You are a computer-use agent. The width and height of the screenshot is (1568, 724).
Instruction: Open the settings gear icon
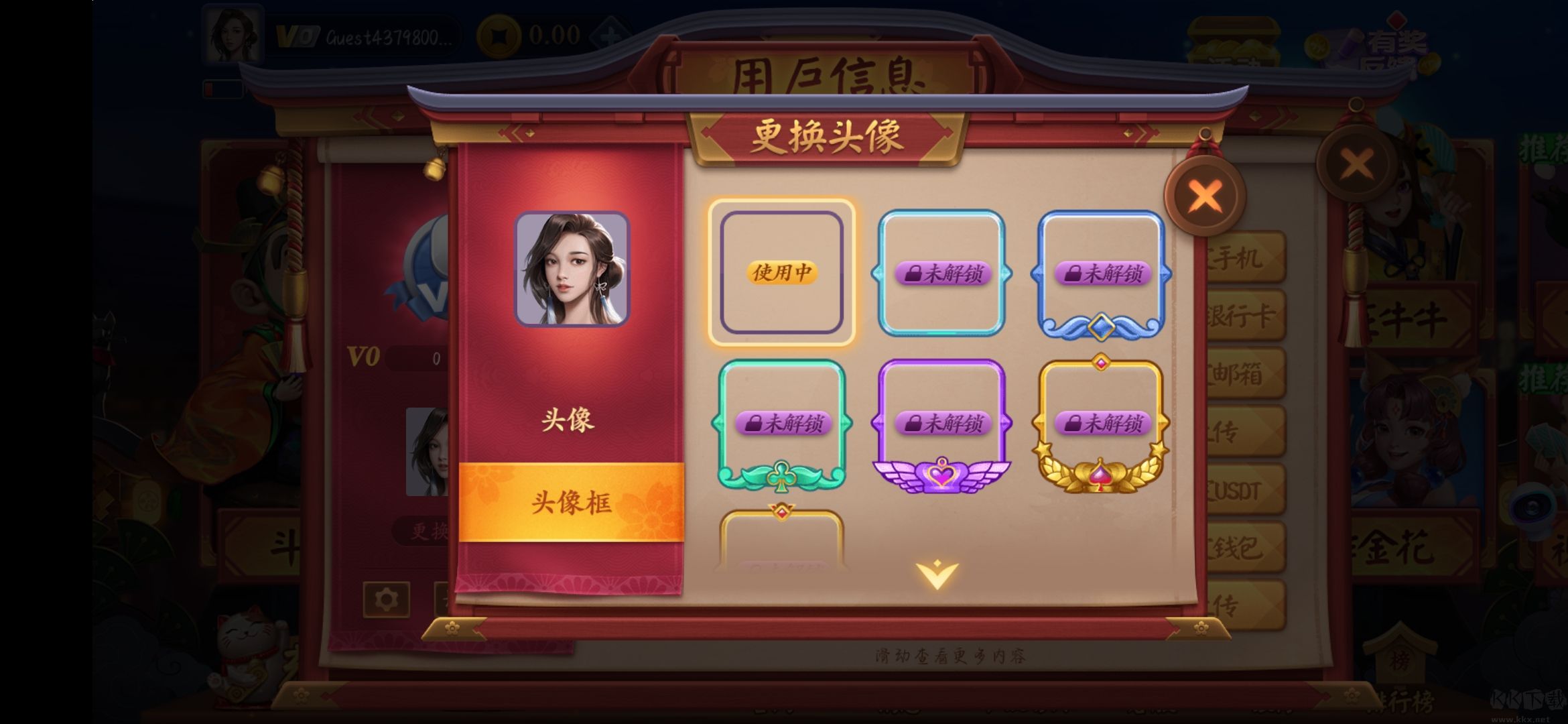[x=387, y=600]
